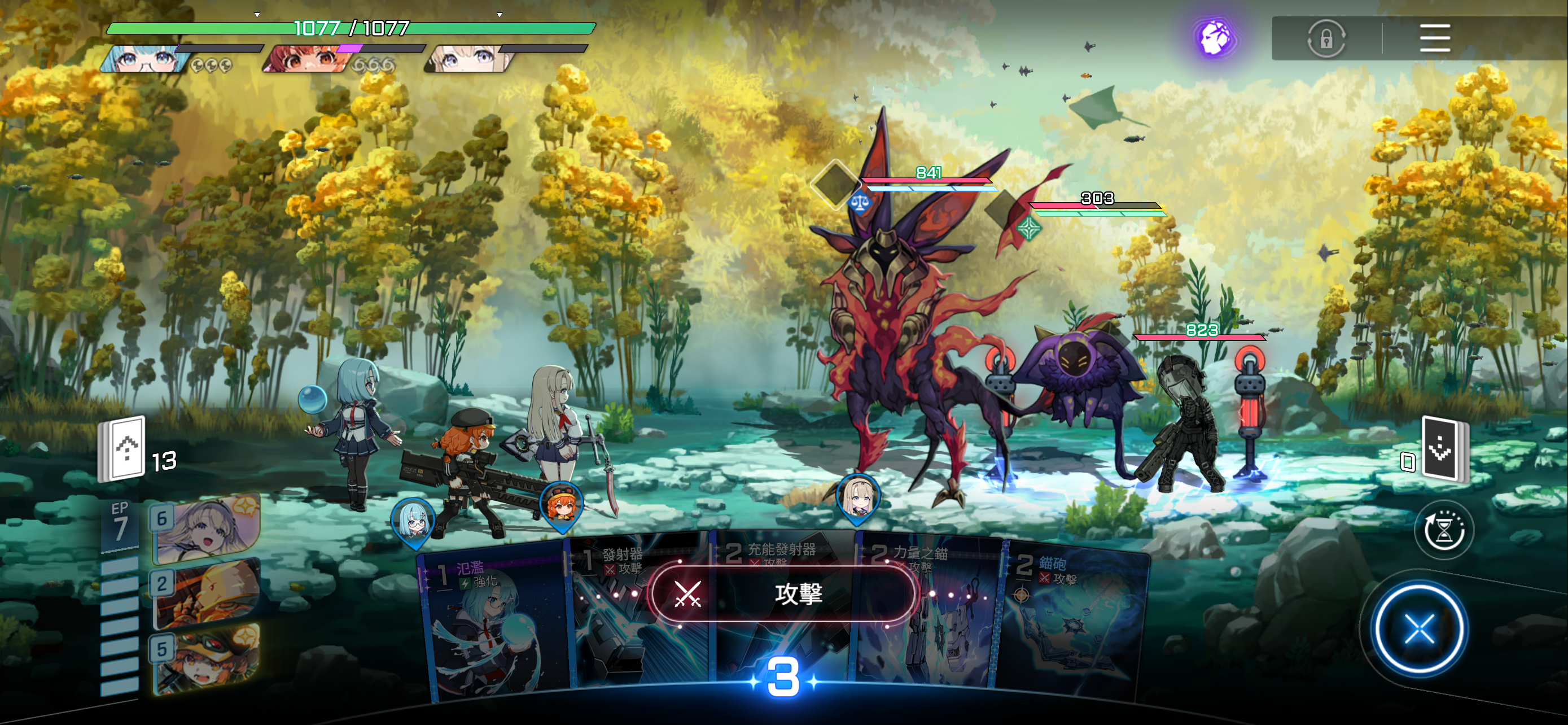The image size is (1568, 725).
Task: Confirm the 攻擊 attack button
Action: coord(783,593)
